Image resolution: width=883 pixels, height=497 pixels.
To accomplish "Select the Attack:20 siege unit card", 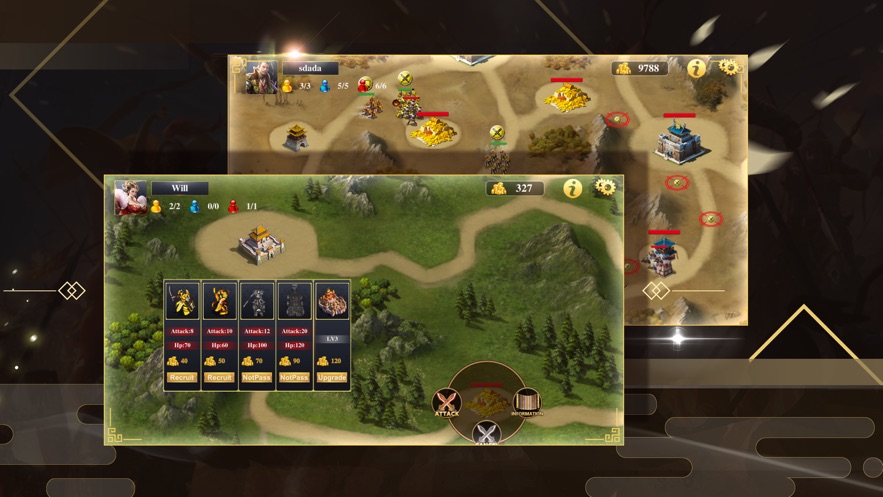I will 294,302.
